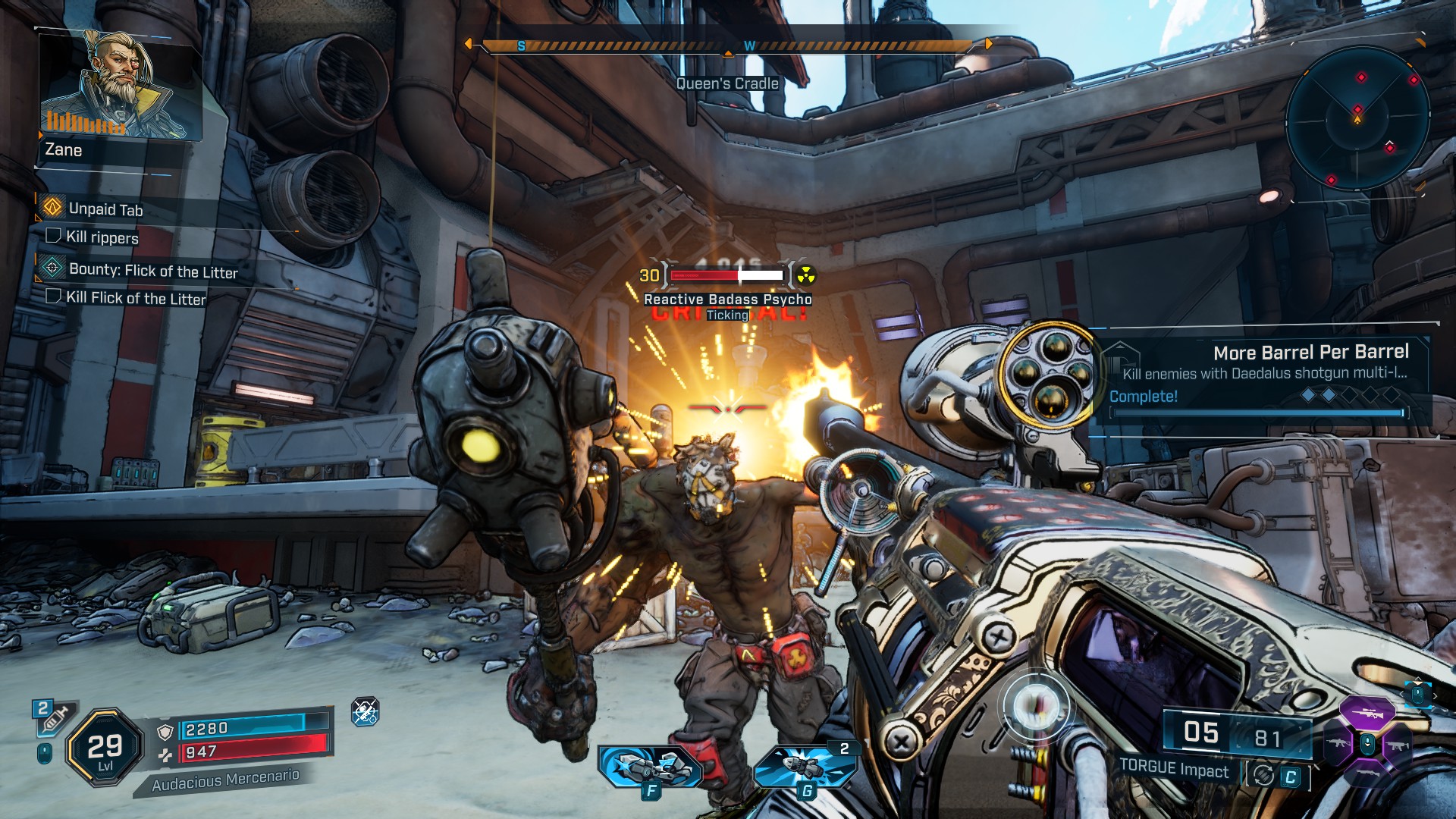Click the level 29 badge
Image resolution: width=1456 pixels, height=819 pixels.
pos(105,748)
